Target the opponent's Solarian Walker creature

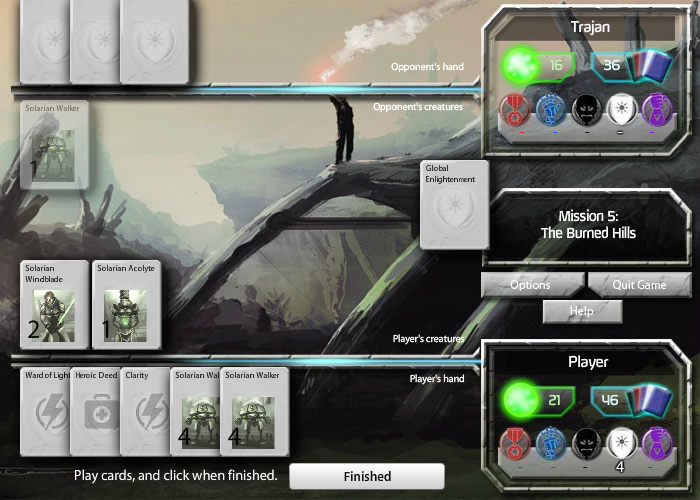click(x=54, y=145)
